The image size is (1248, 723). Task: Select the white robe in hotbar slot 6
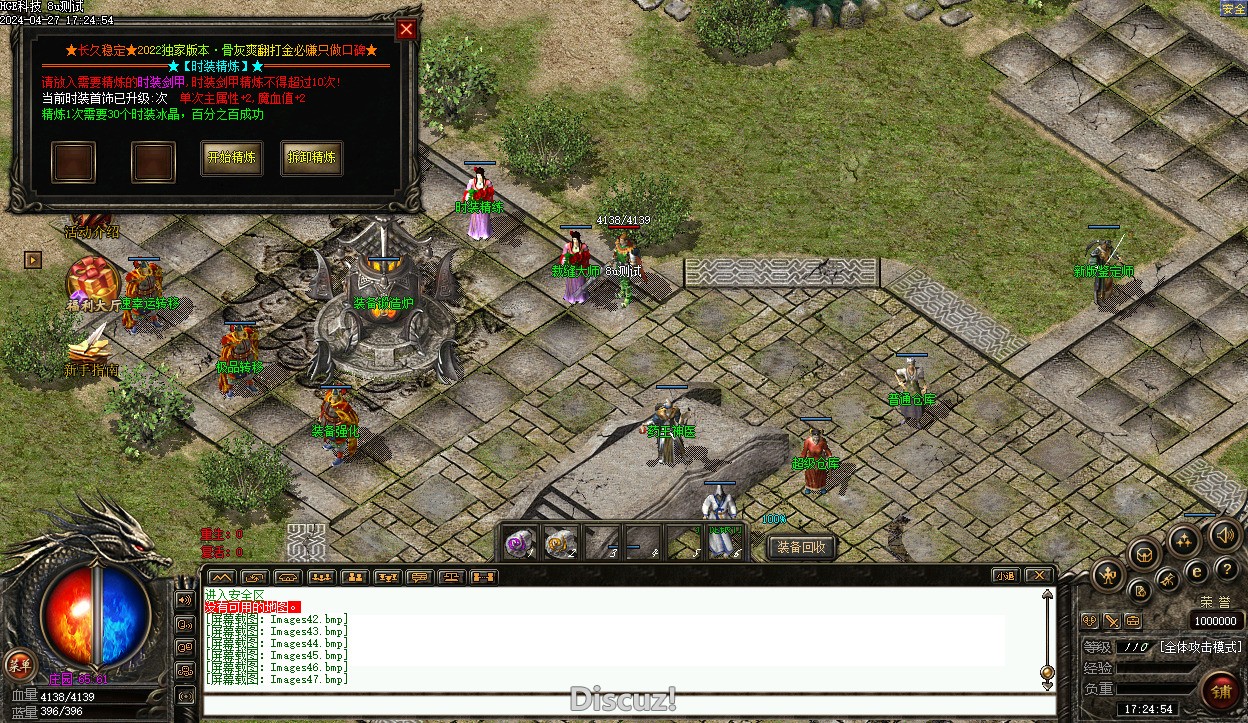tap(722, 543)
